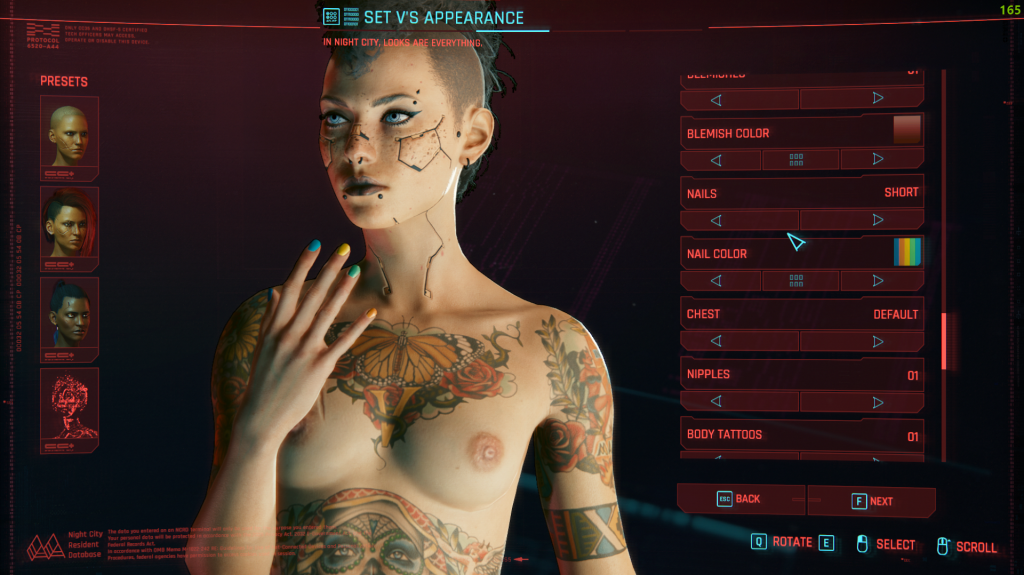Open the Blemish Color grid picker

pos(797,159)
